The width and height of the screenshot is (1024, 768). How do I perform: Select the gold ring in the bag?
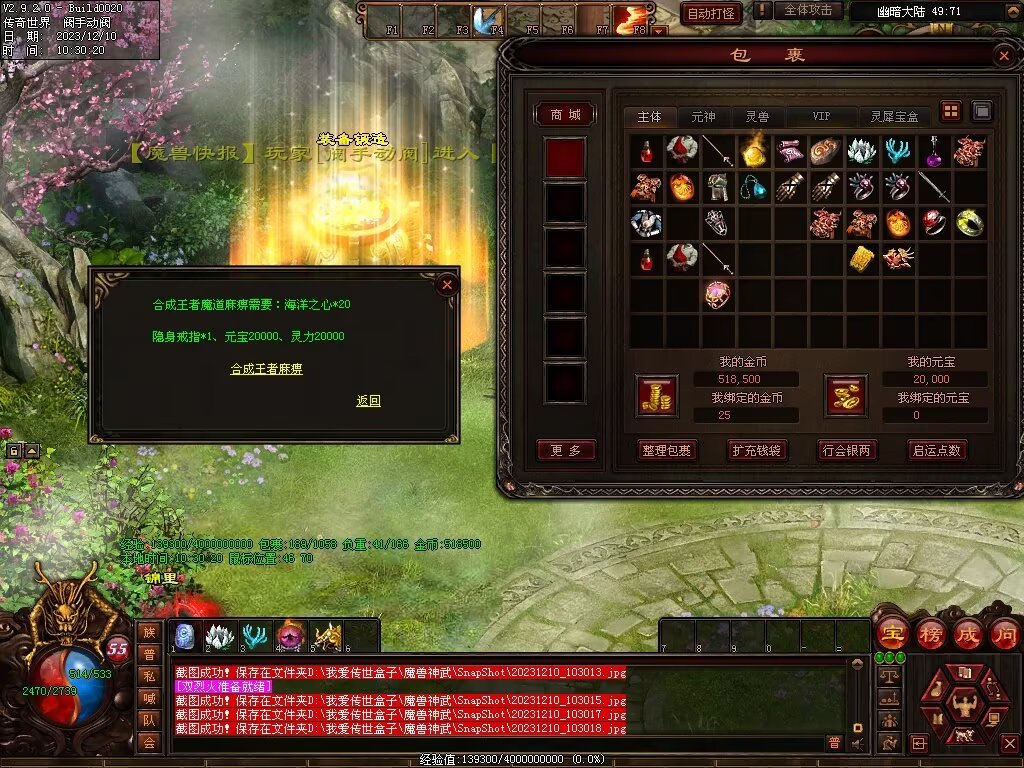point(969,222)
